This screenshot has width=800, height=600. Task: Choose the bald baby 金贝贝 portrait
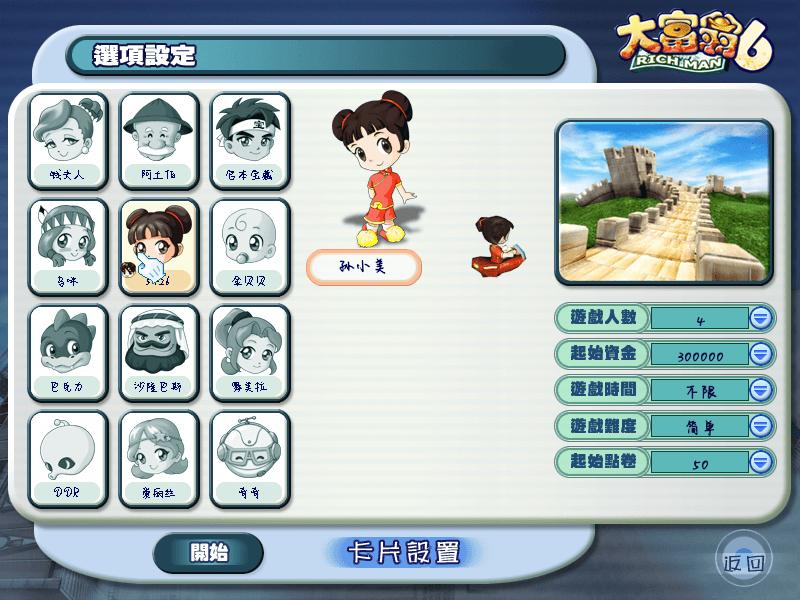click(x=250, y=246)
